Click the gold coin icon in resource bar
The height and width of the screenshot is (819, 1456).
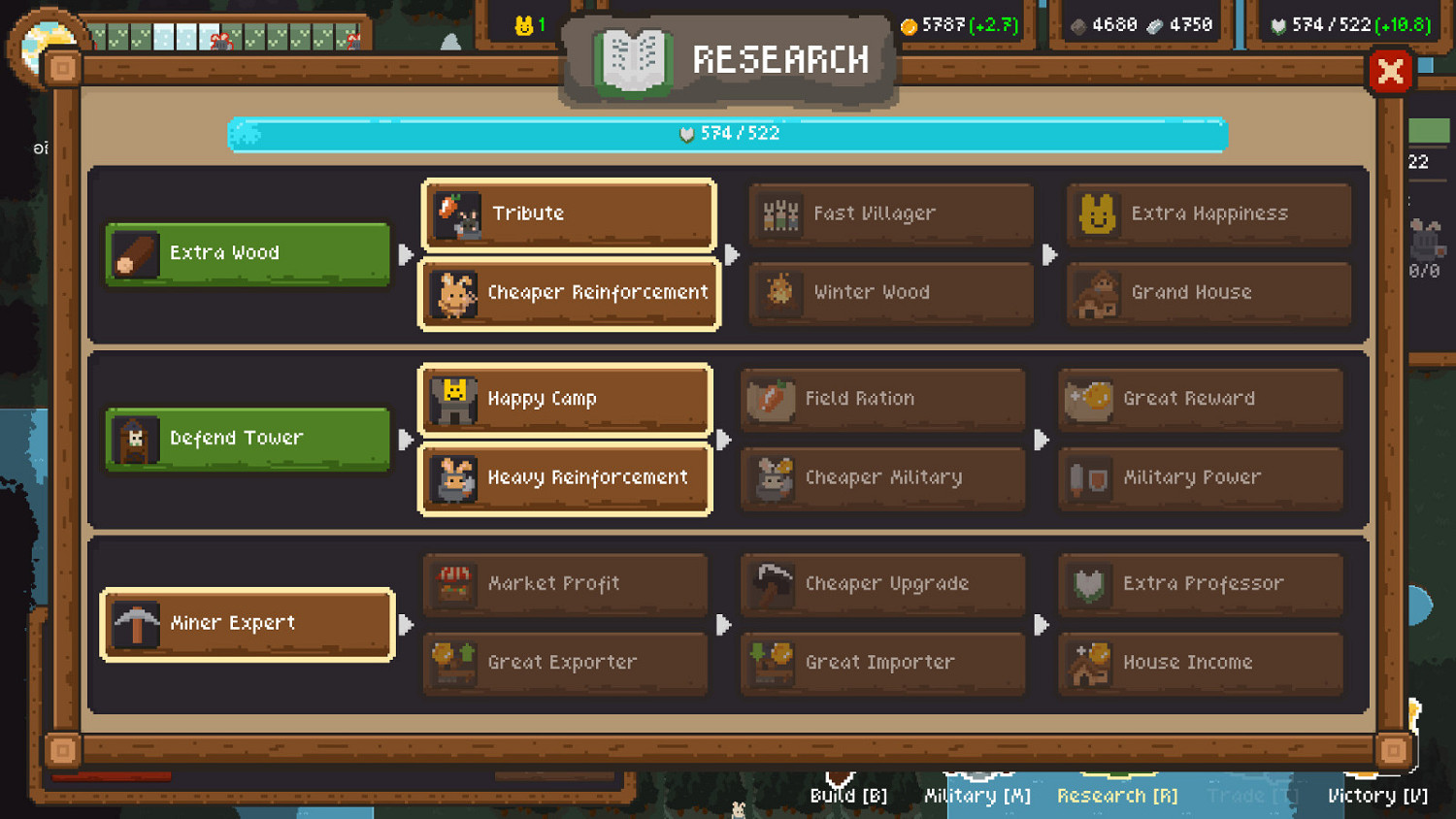(x=910, y=24)
